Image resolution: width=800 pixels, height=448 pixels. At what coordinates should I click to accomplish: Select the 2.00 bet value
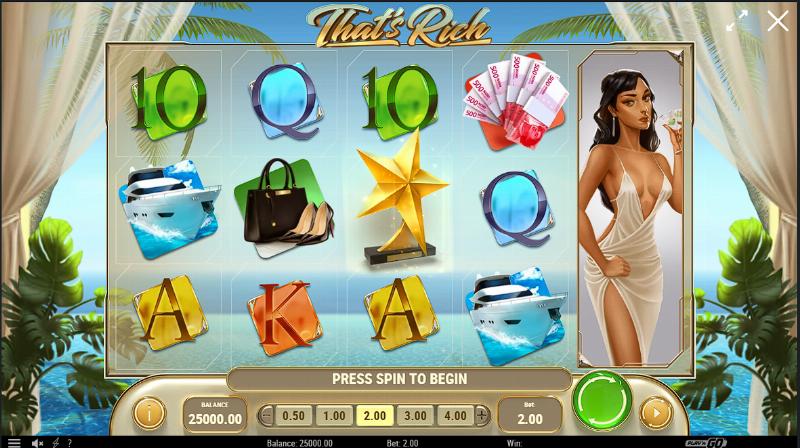[375, 415]
